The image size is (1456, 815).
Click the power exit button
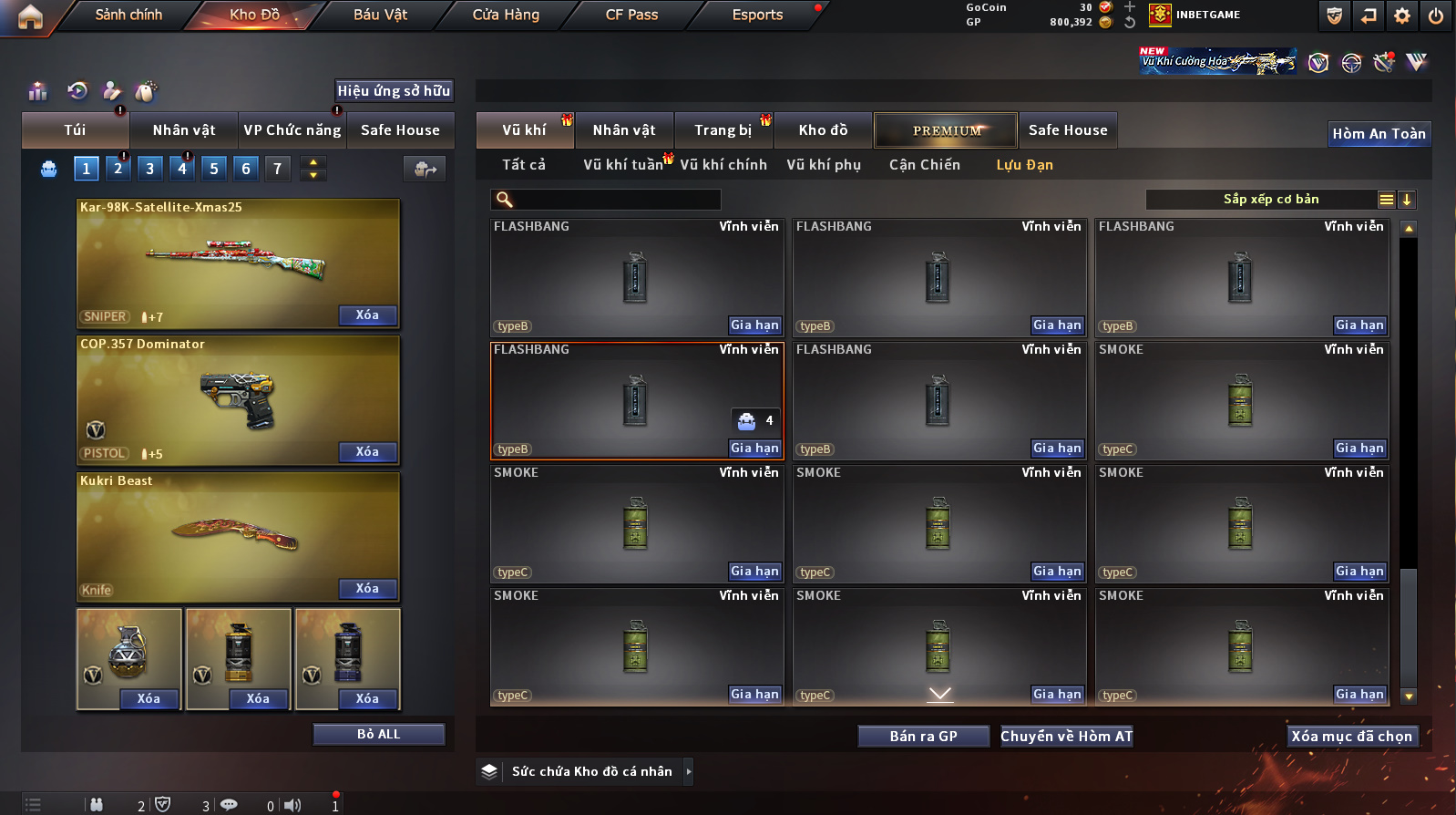[x=1435, y=15]
